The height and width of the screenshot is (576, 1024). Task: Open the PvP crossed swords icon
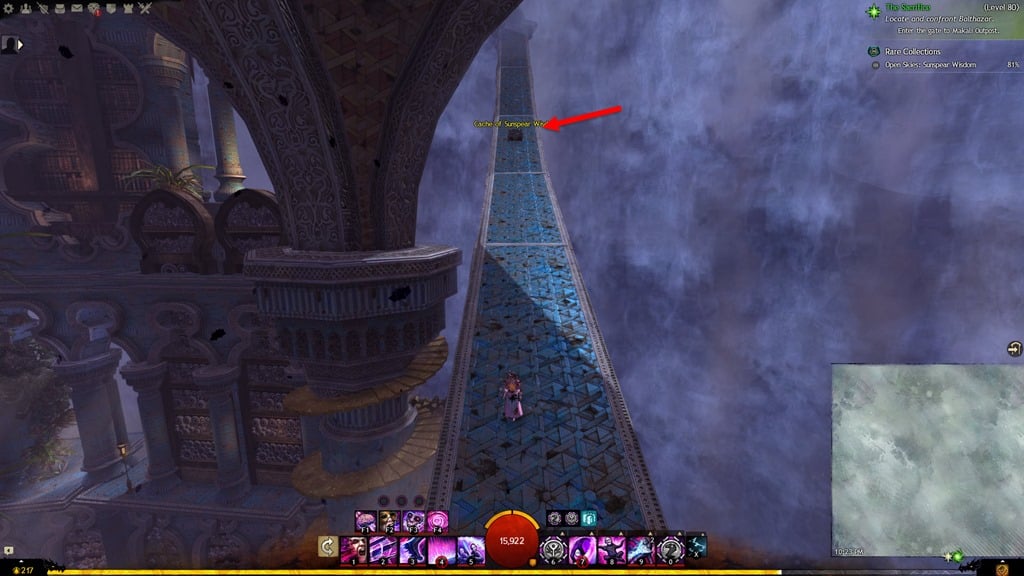pos(144,9)
